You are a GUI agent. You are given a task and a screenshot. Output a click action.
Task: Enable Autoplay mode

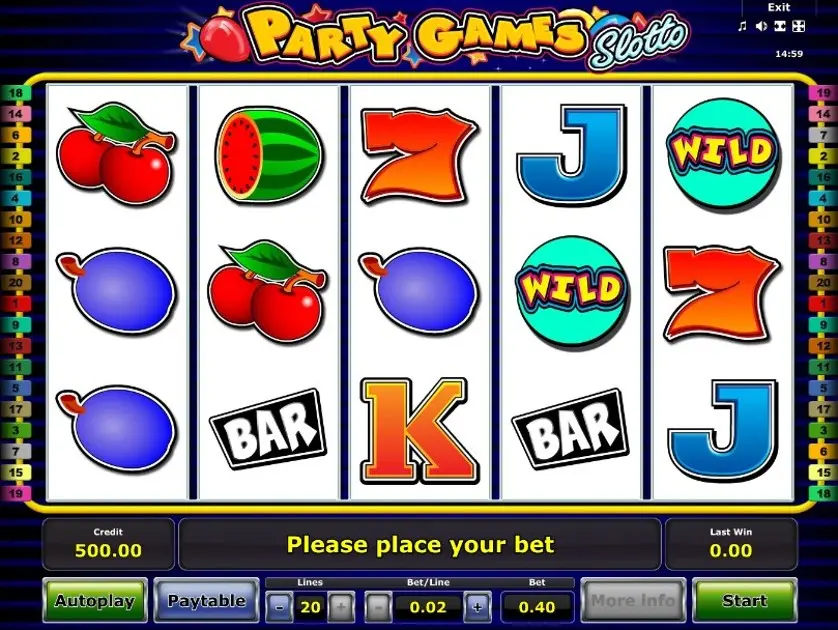click(94, 601)
